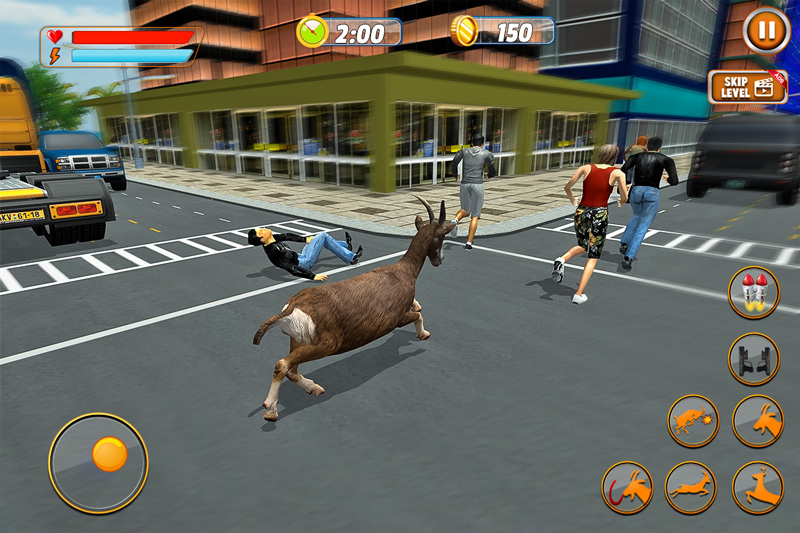The height and width of the screenshot is (533, 800).
Task: Make the goat jump
Action: [x=757, y=487]
